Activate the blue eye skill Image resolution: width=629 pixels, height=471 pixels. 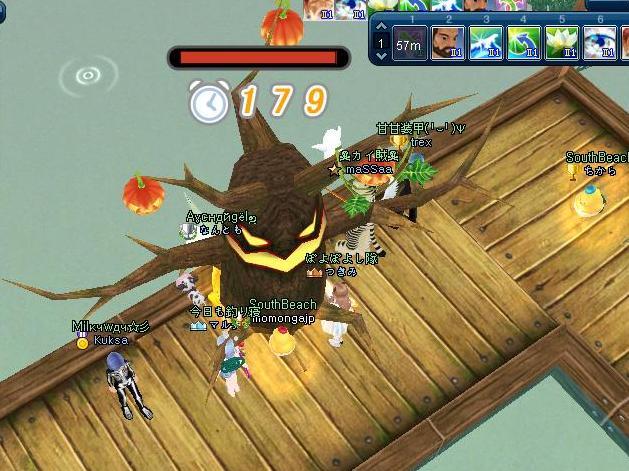click(598, 44)
